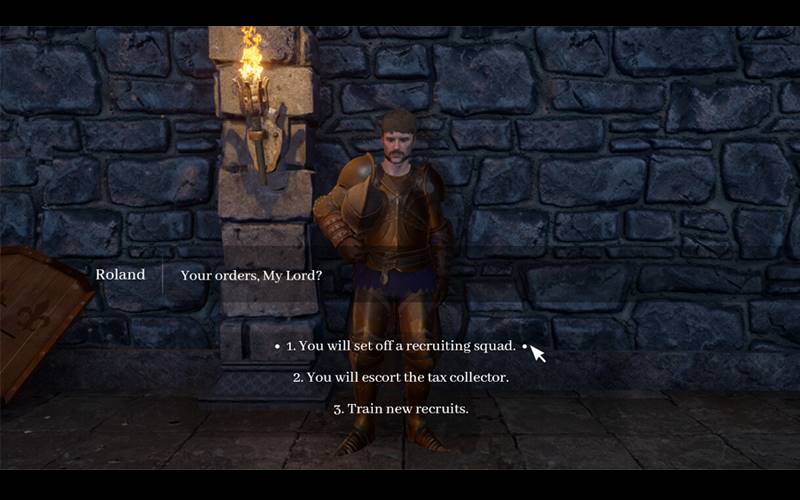800x500 pixels.
Task: Choose "You will set off a recruiting squad"
Action: tap(400, 346)
